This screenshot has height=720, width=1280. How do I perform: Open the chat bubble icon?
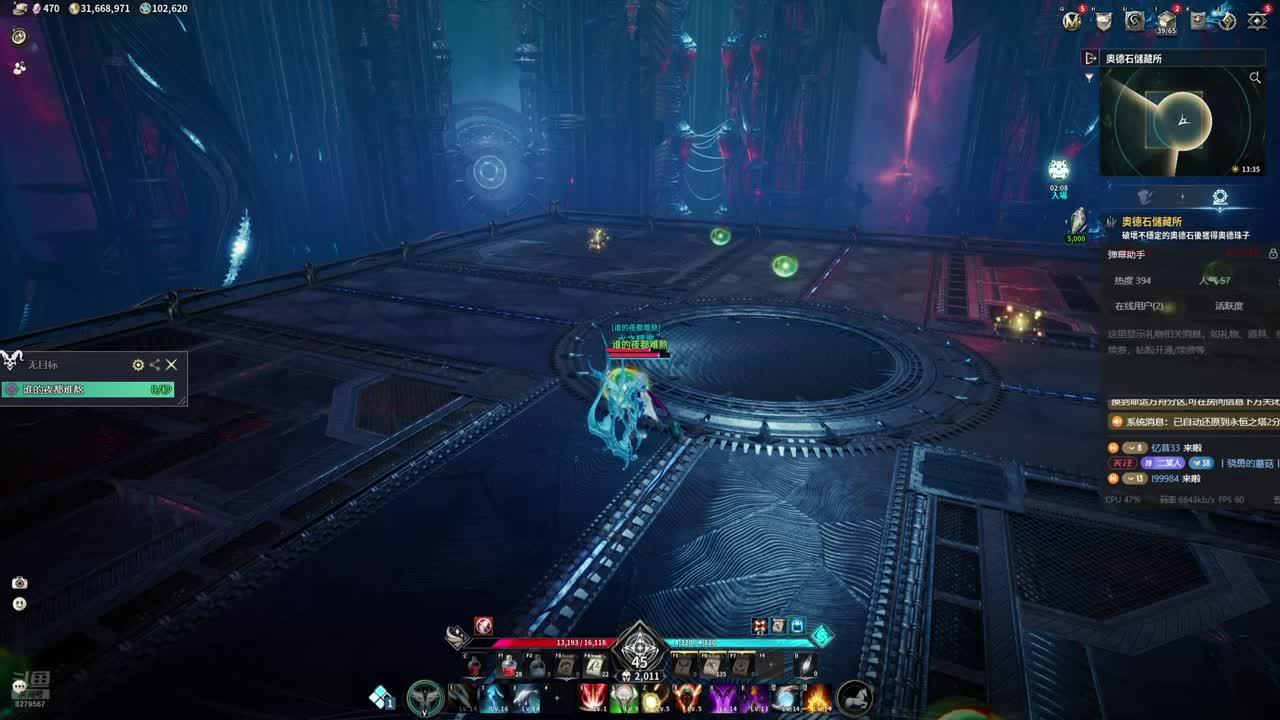[18, 687]
